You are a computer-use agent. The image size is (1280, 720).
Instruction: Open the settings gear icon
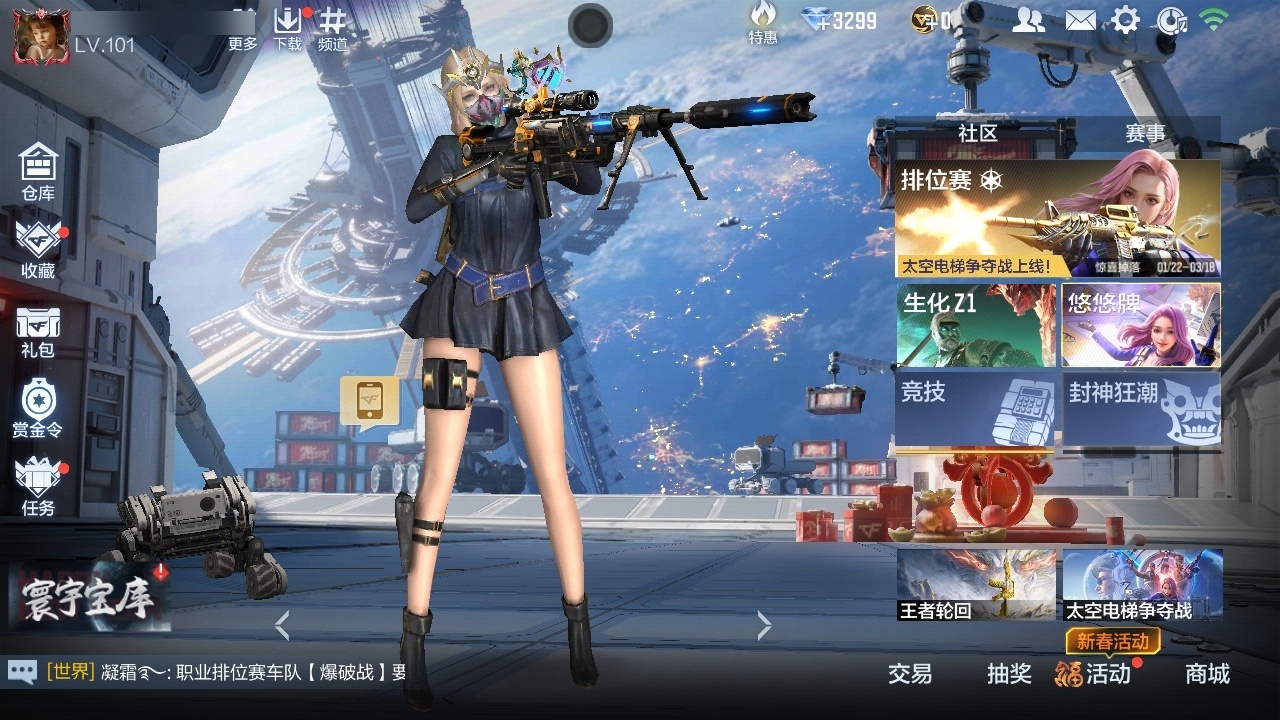point(1126,20)
